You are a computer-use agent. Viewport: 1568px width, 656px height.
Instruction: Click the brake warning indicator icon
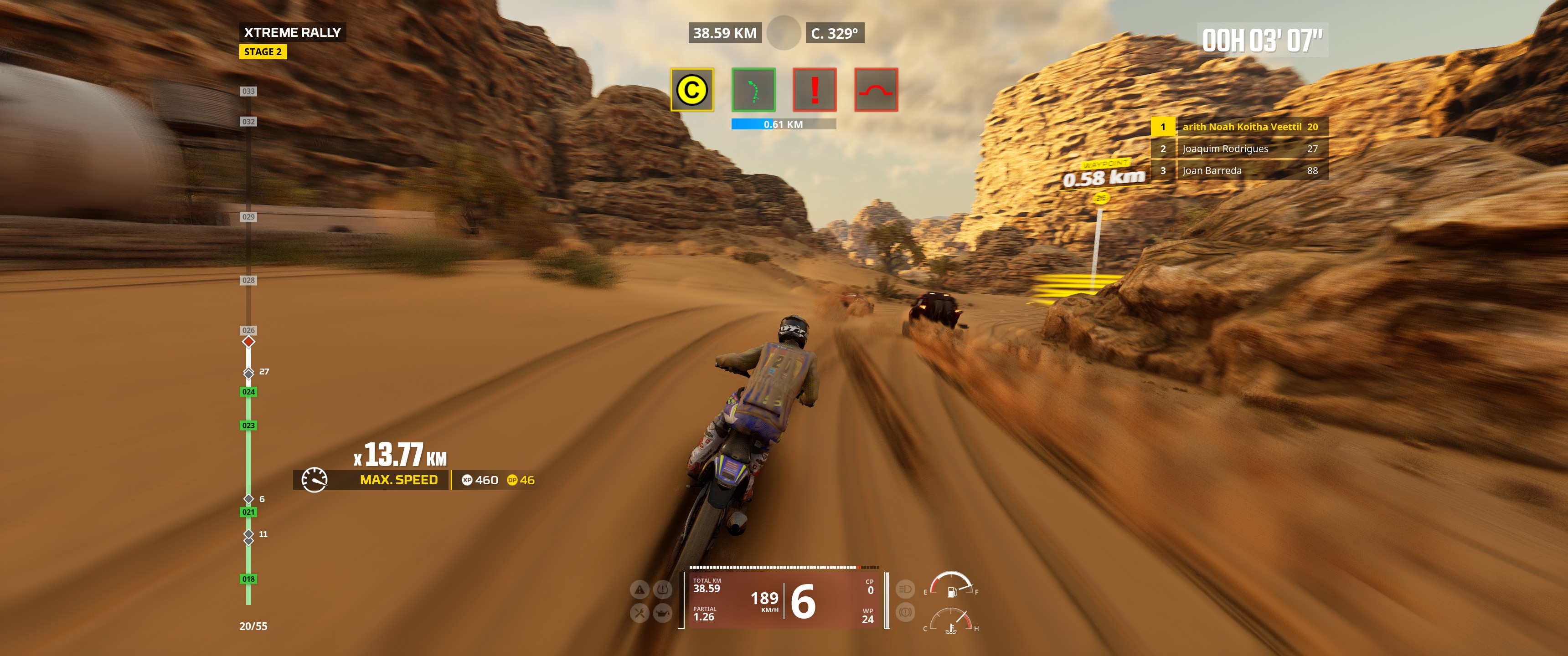[x=905, y=611]
